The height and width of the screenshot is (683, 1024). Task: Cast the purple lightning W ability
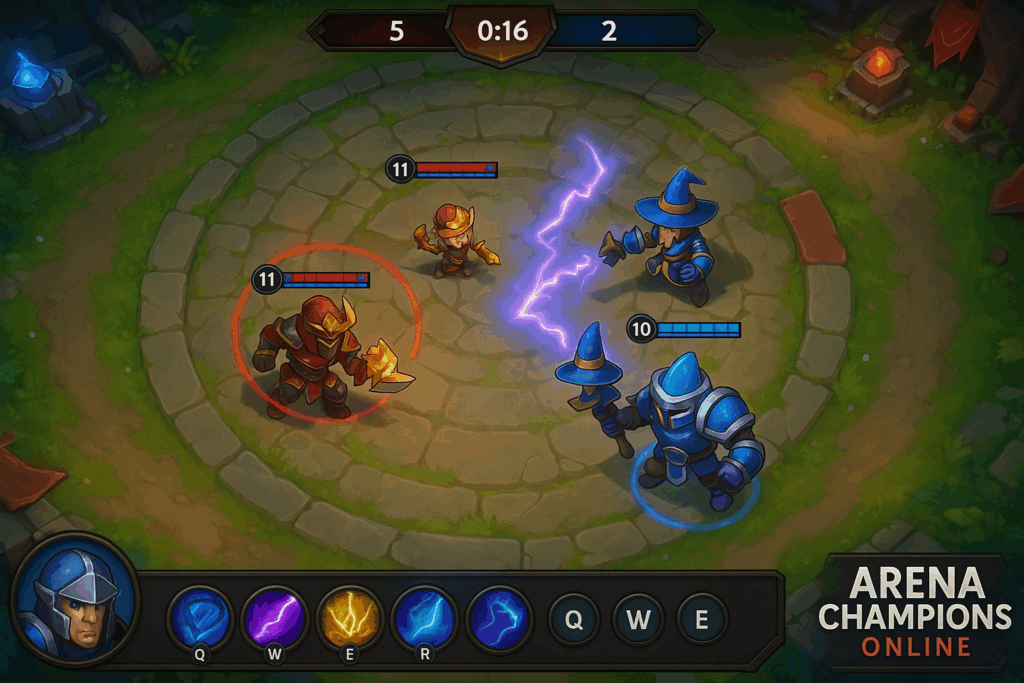click(275, 616)
